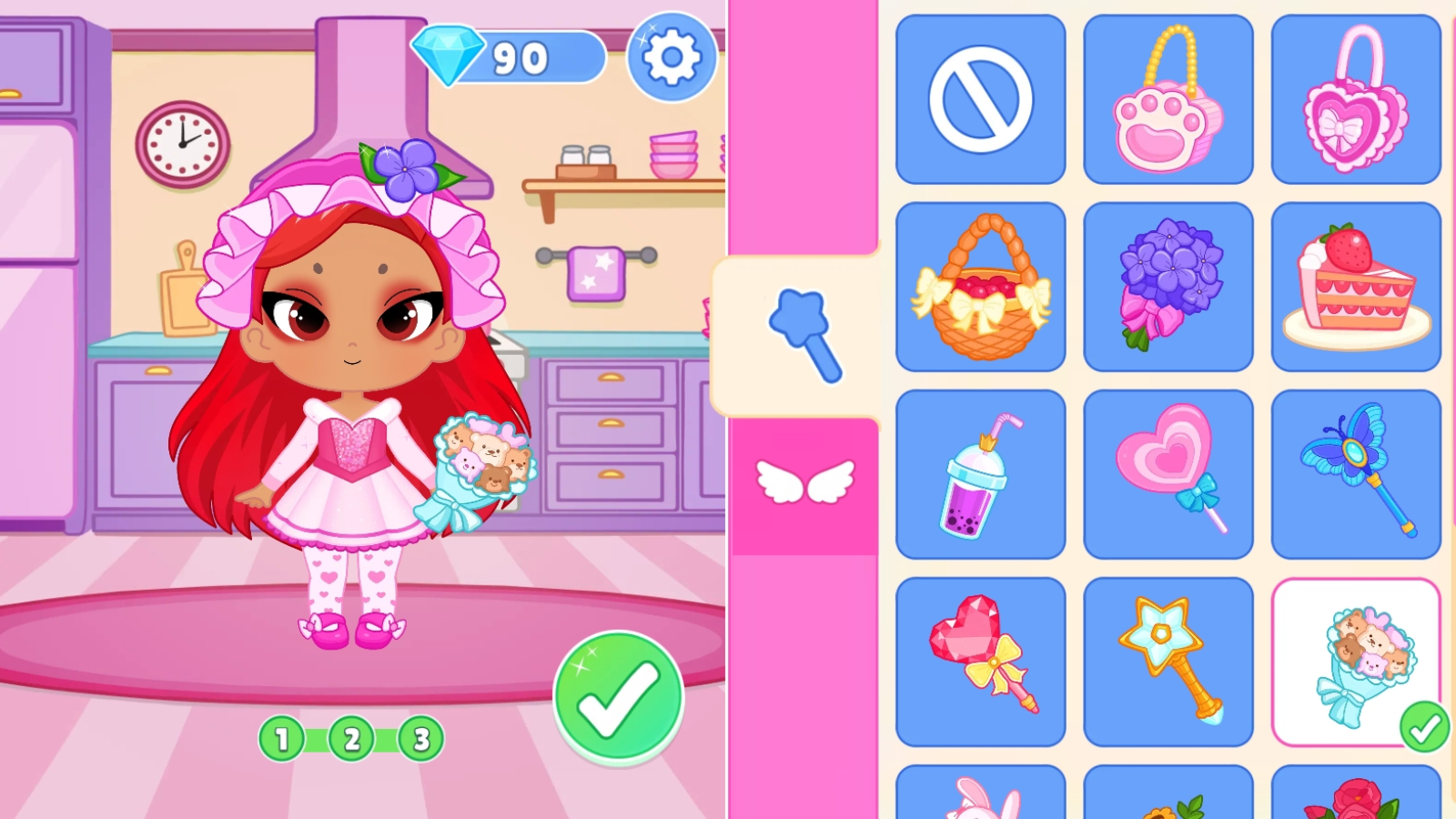1456x819 pixels.
Task: Pick the golden star wand accessory
Action: (x=1168, y=660)
